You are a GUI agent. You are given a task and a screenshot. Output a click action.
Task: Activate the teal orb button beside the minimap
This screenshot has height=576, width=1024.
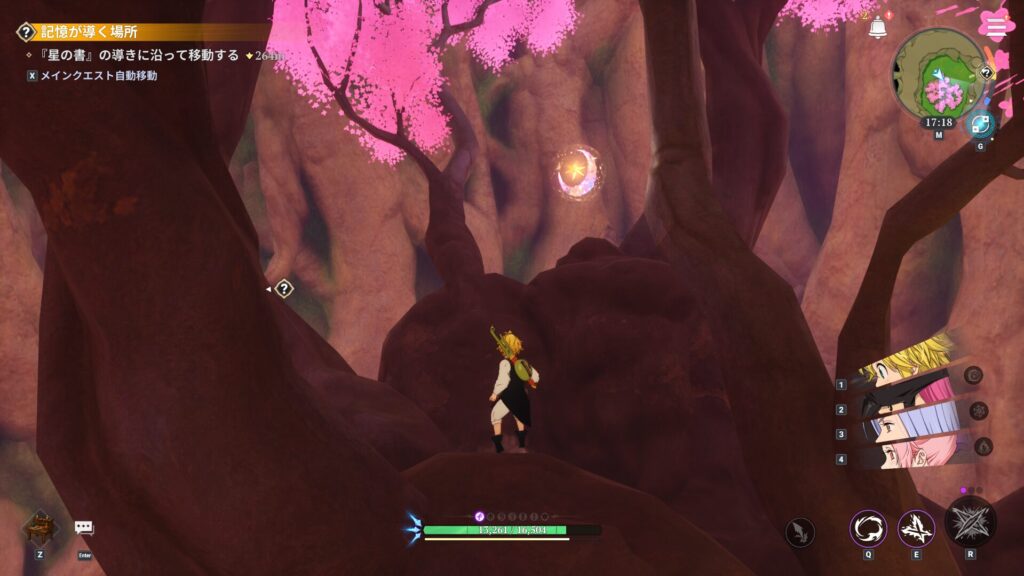click(x=980, y=124)
